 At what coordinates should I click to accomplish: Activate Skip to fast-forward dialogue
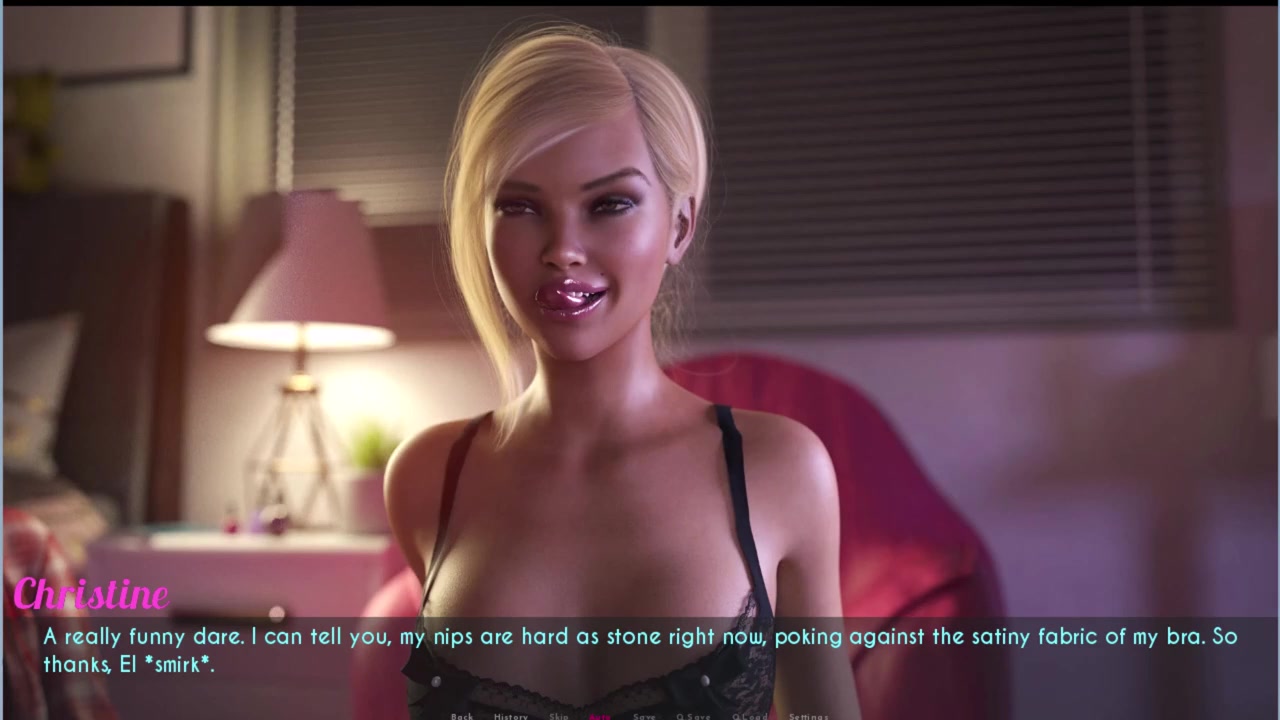558,716
